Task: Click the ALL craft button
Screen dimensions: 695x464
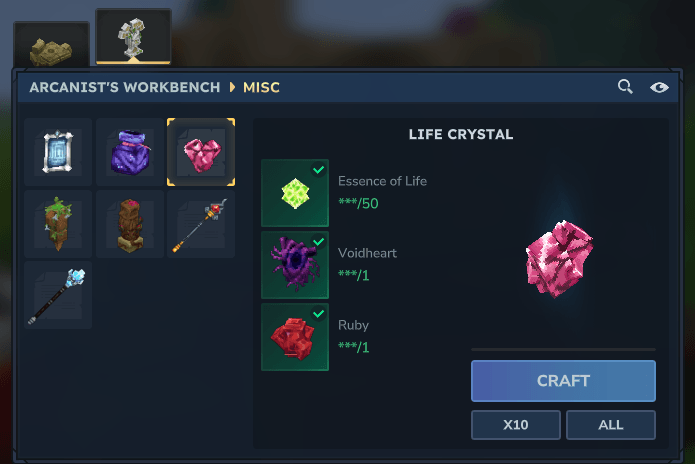Action: (610, 425)
